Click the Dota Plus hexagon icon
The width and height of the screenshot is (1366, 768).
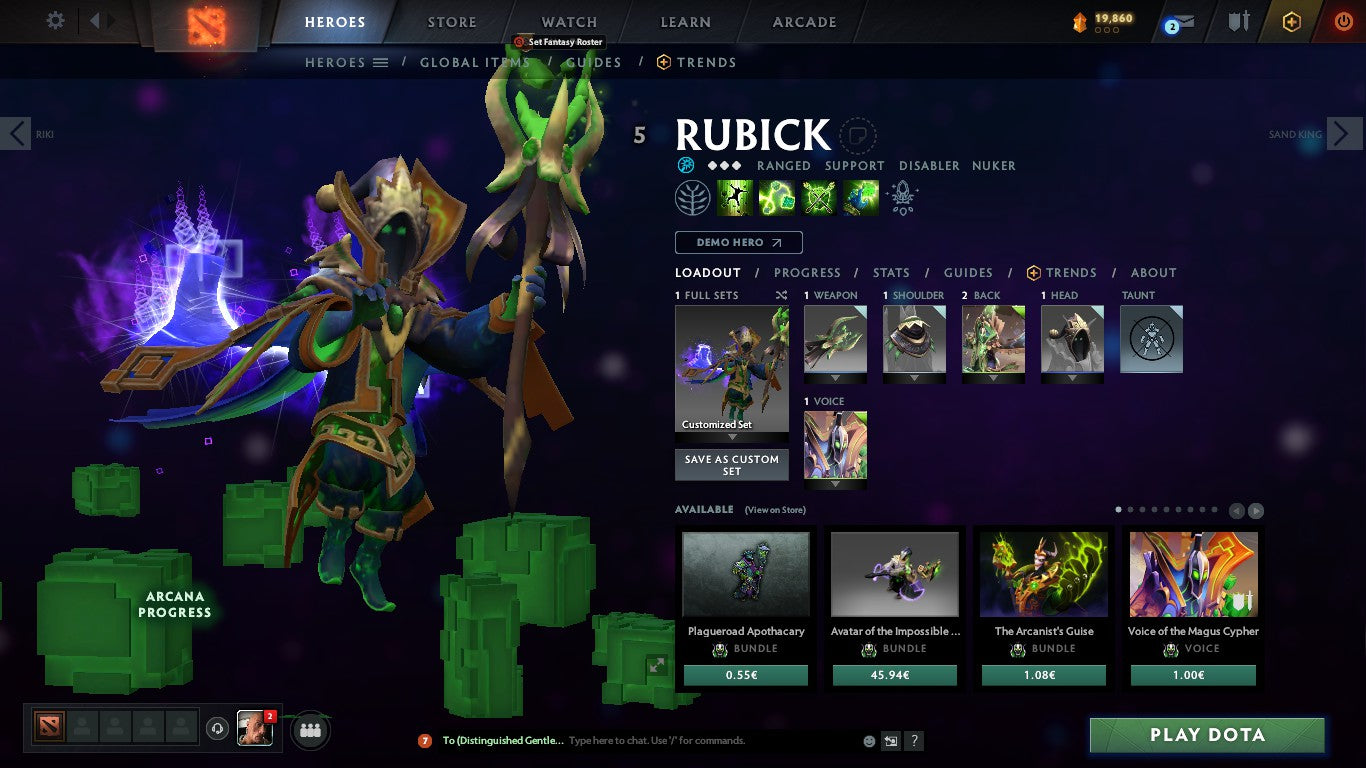(x=1295, y=21)
